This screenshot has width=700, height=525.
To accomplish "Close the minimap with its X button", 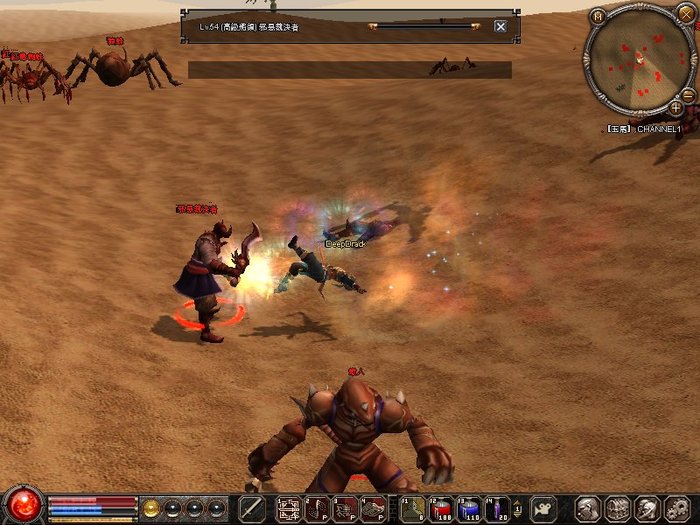I will [x=684, y=14].
